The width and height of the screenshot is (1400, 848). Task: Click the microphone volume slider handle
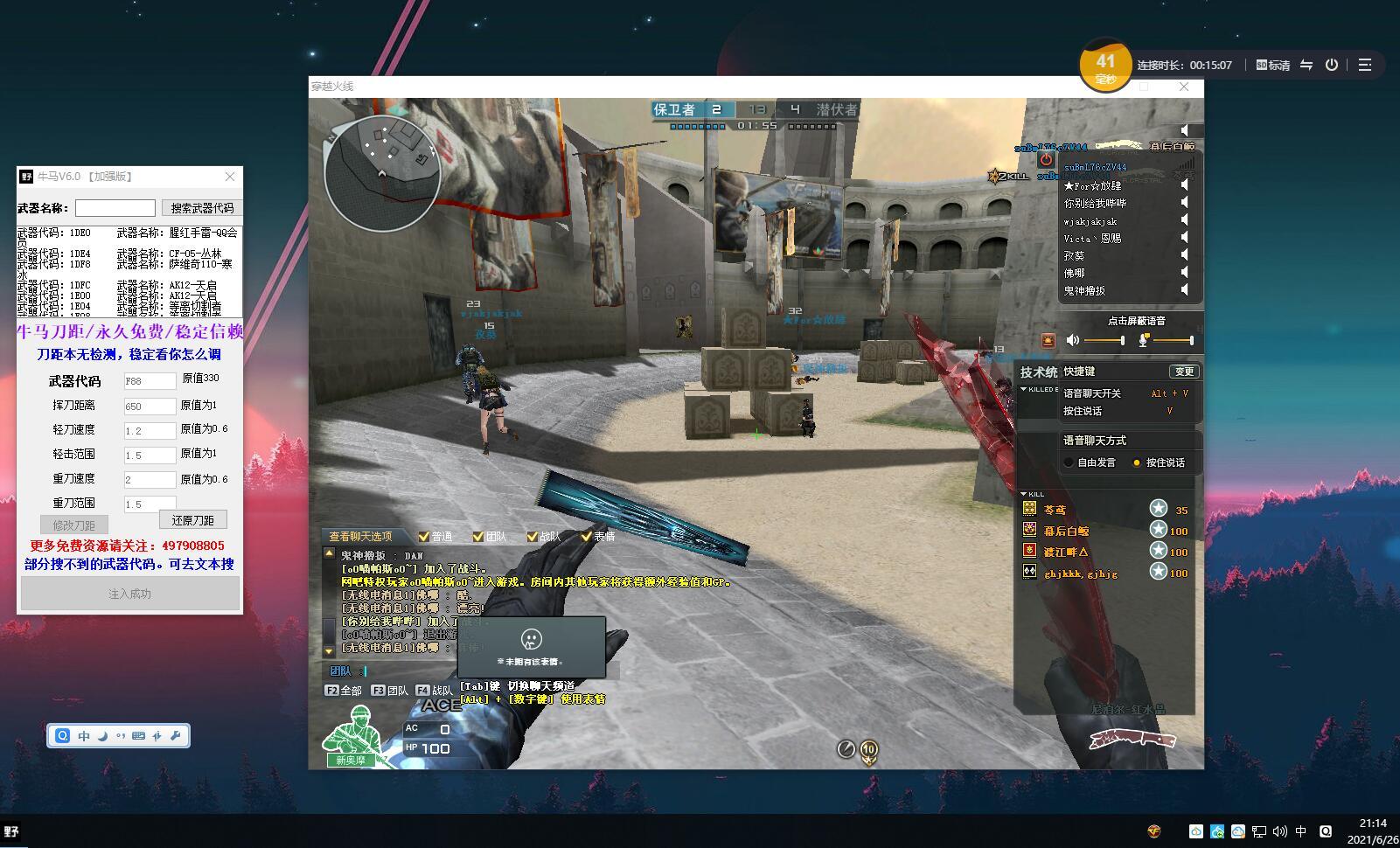1191,340
